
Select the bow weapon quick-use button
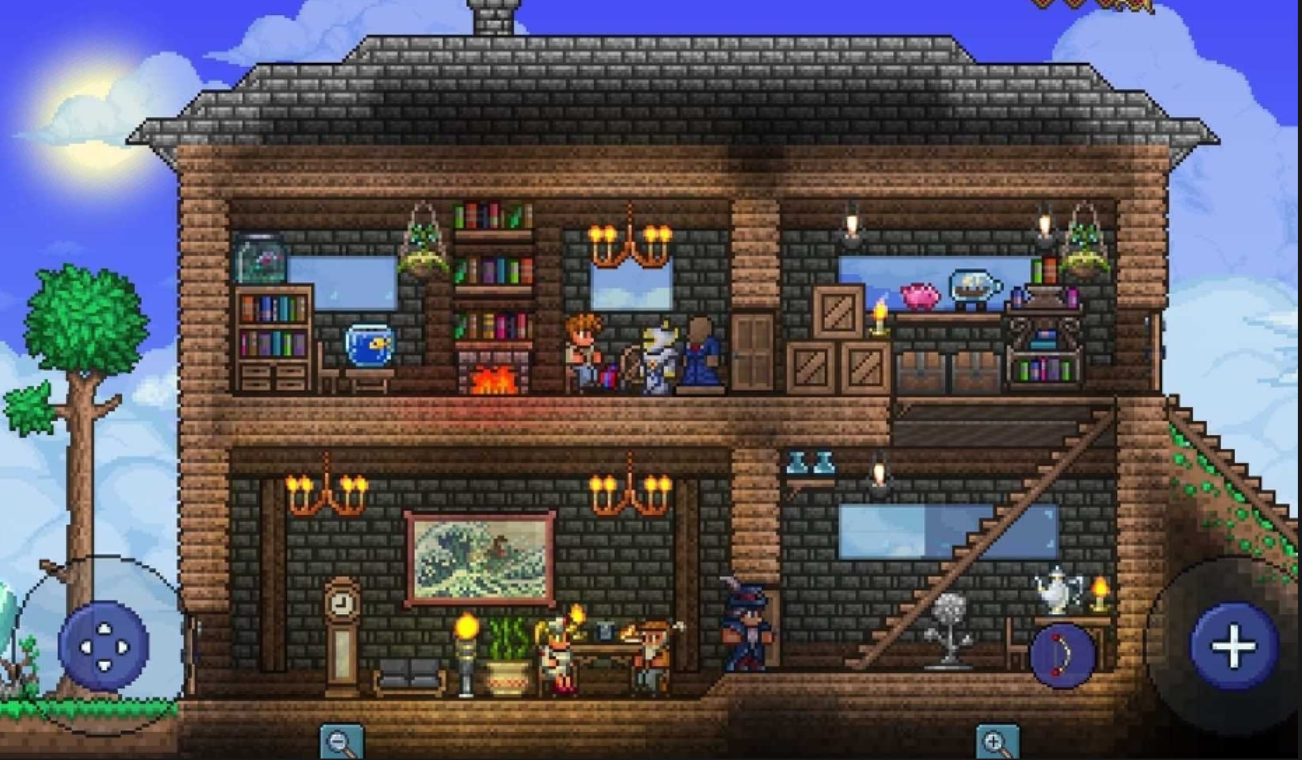tap(1062, 656)
